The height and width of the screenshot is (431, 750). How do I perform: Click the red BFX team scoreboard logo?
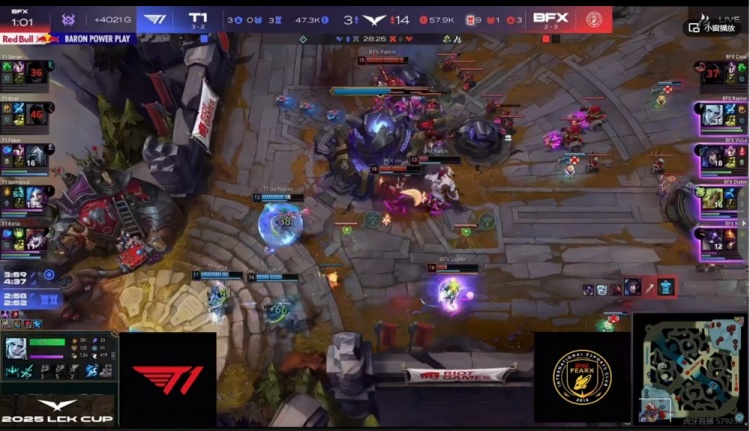[x=593, y=18]
